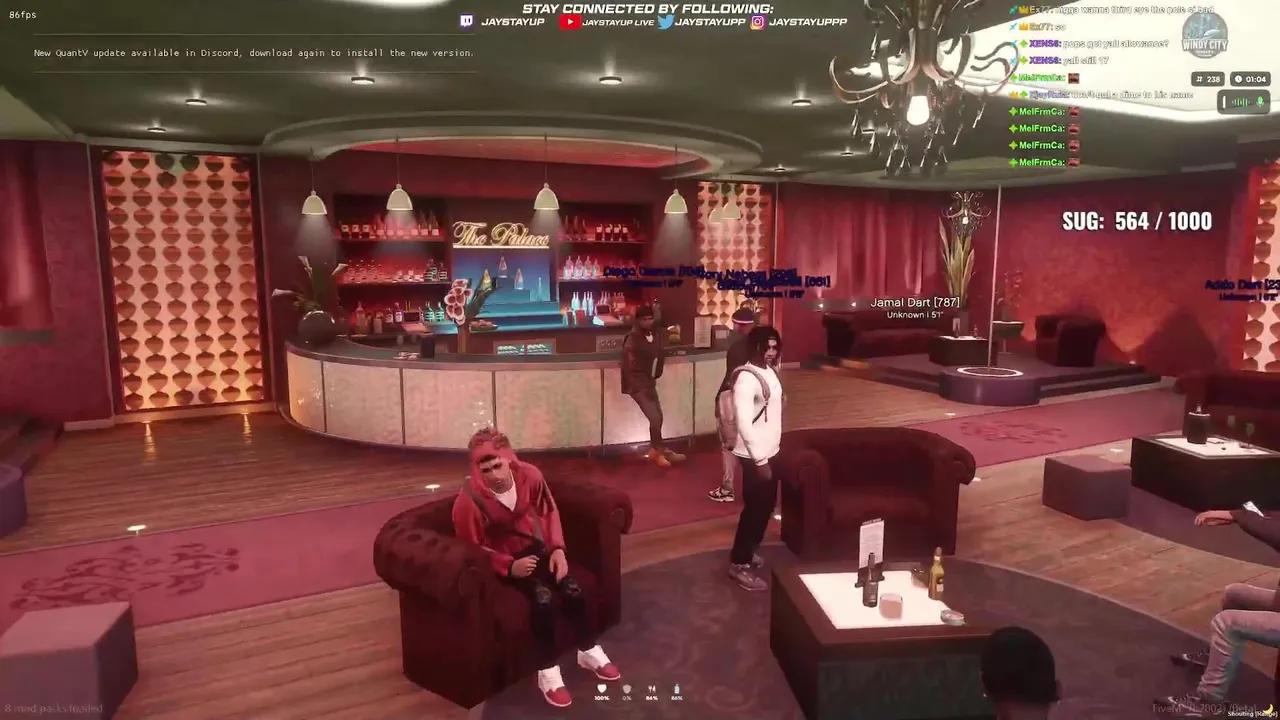Screen dimensions: 1280x720
Task: Click the 86fps counter in the corner
Action: tap(22, 14)
